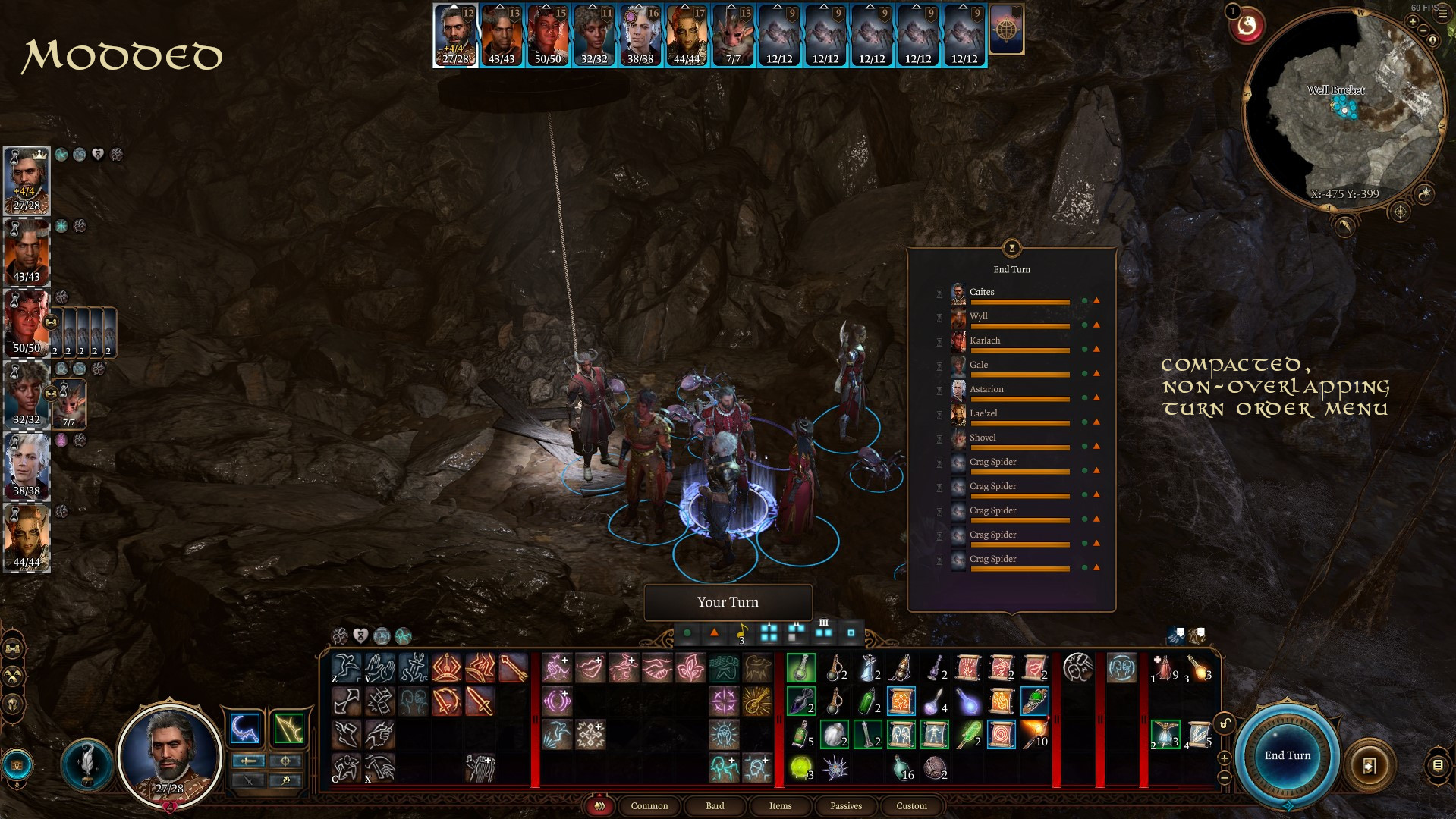The image size is (1456, 819).
Task: Open the Passives tab
Action: click(845, 806)
